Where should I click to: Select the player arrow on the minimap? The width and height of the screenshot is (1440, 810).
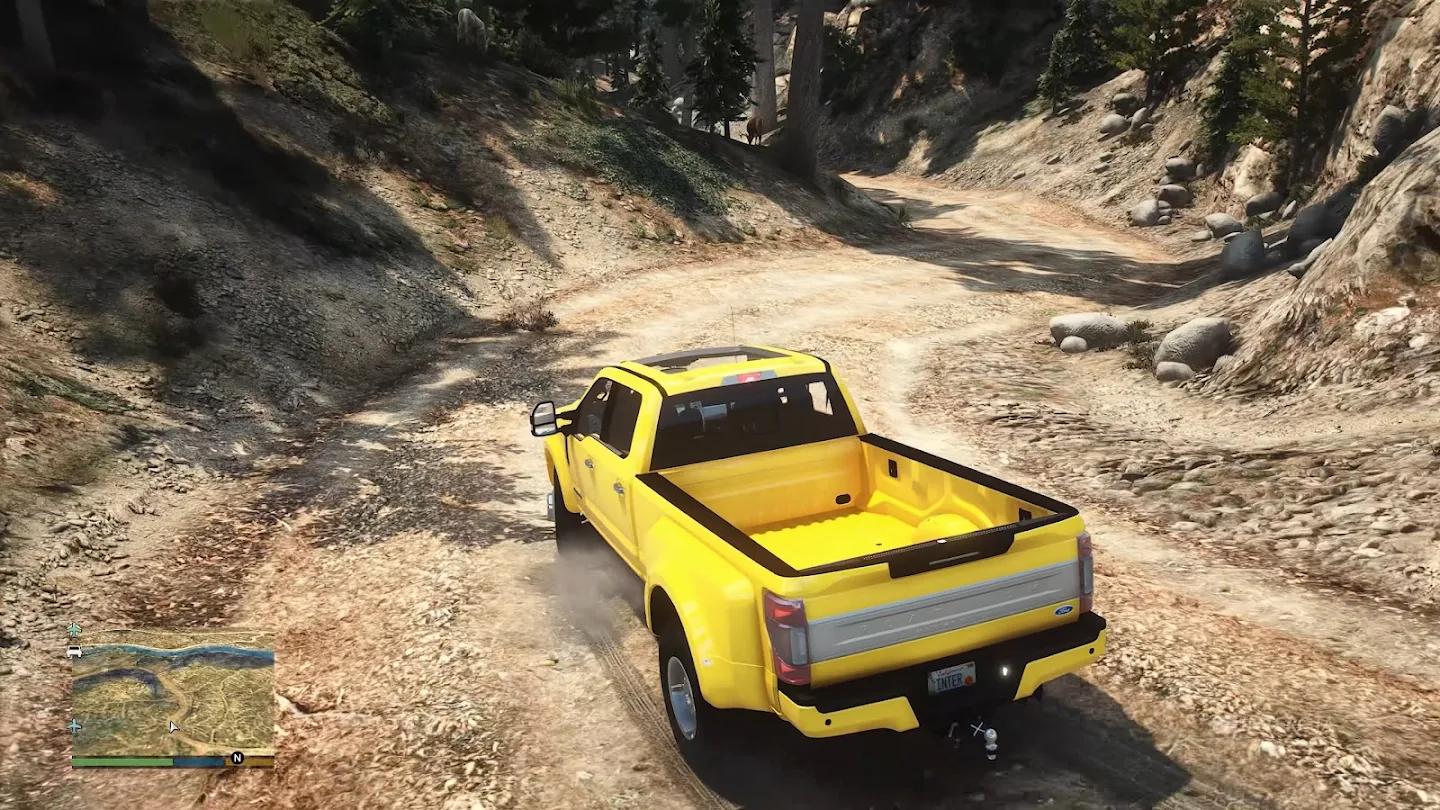(x=174, y=727)
